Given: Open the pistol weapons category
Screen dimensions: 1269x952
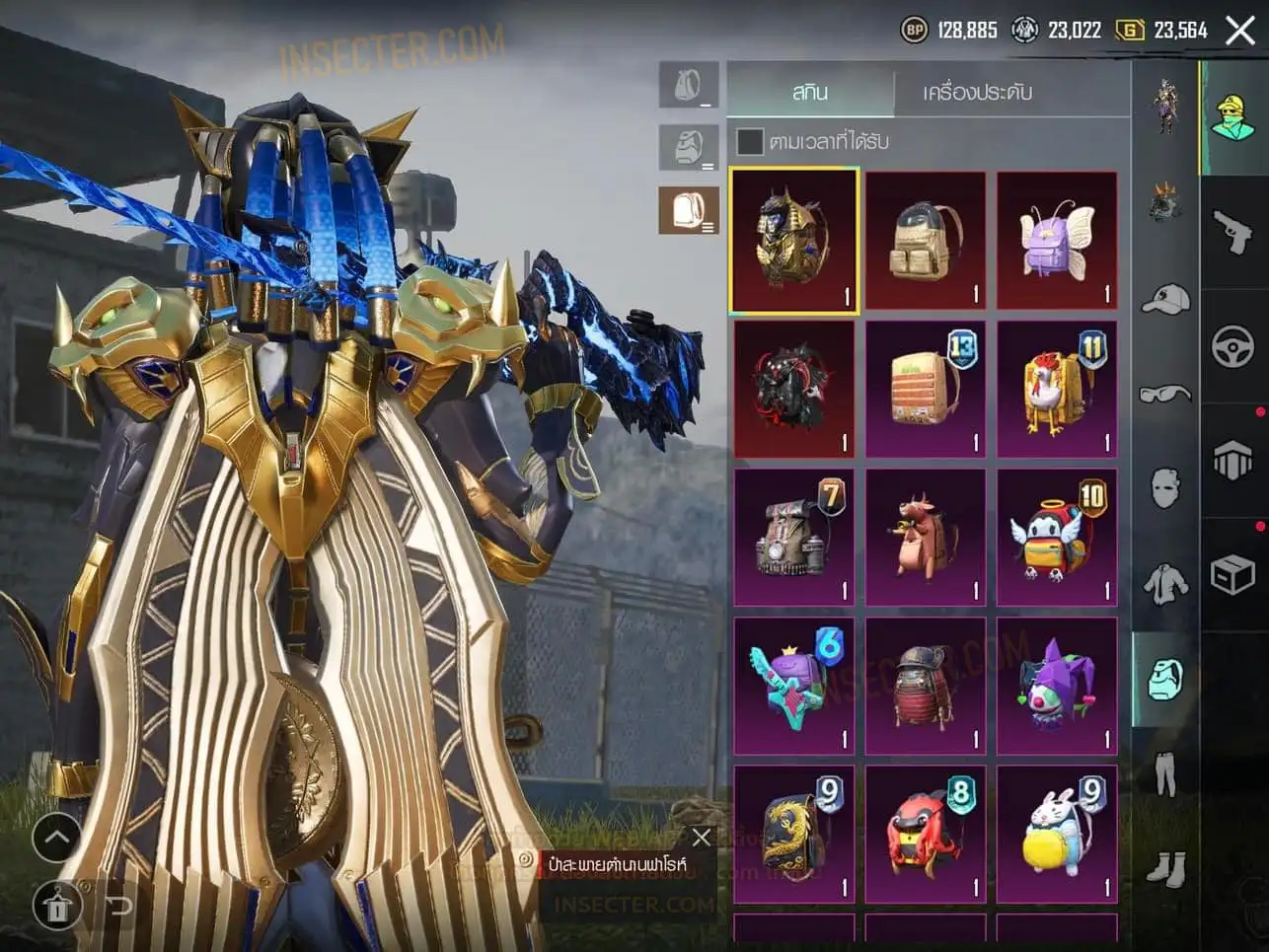Looking at the screenshot, I should pyautogui.click(x=1233, y=232).
